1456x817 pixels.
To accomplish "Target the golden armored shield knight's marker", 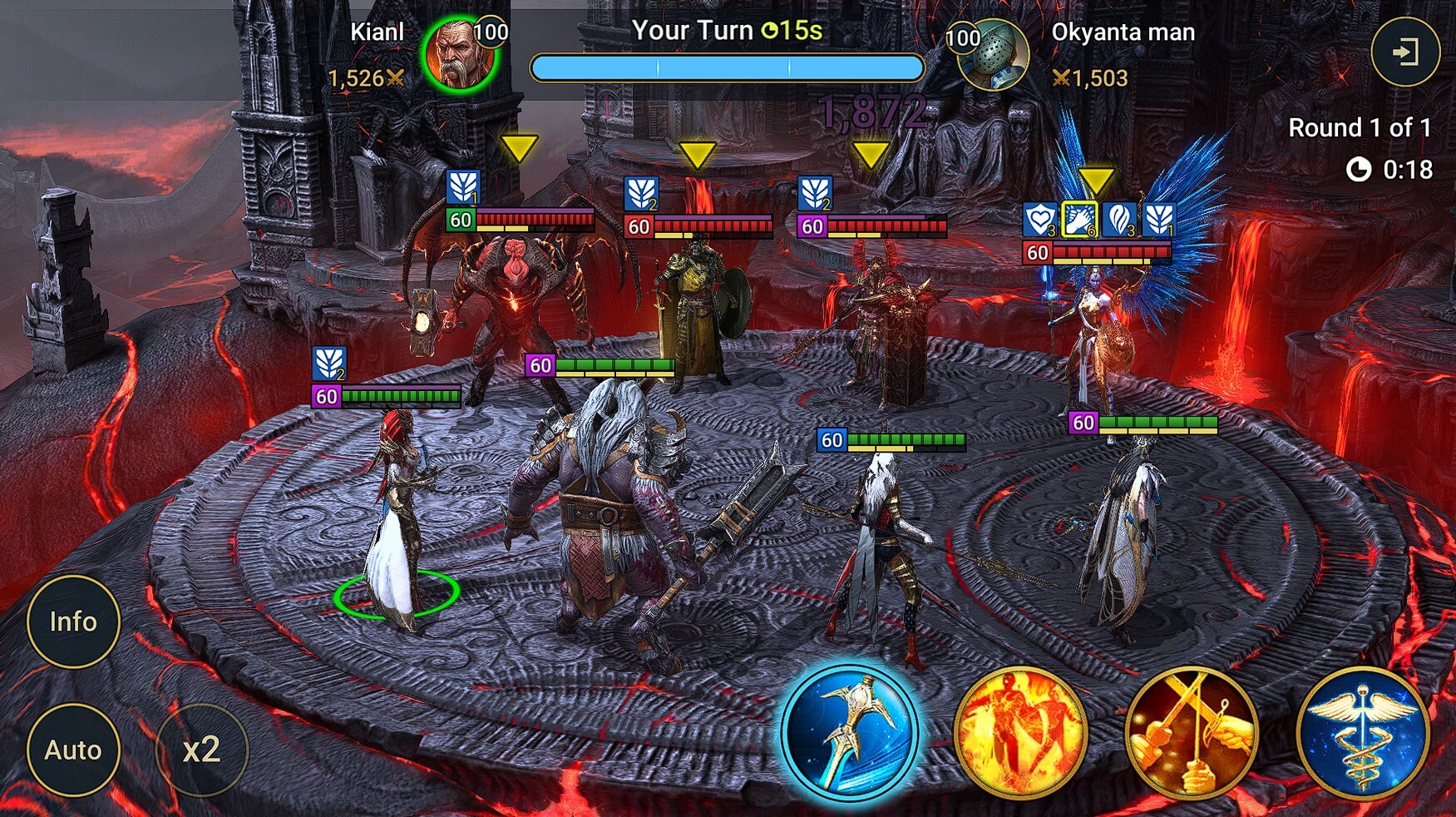I will pos(697,154).
